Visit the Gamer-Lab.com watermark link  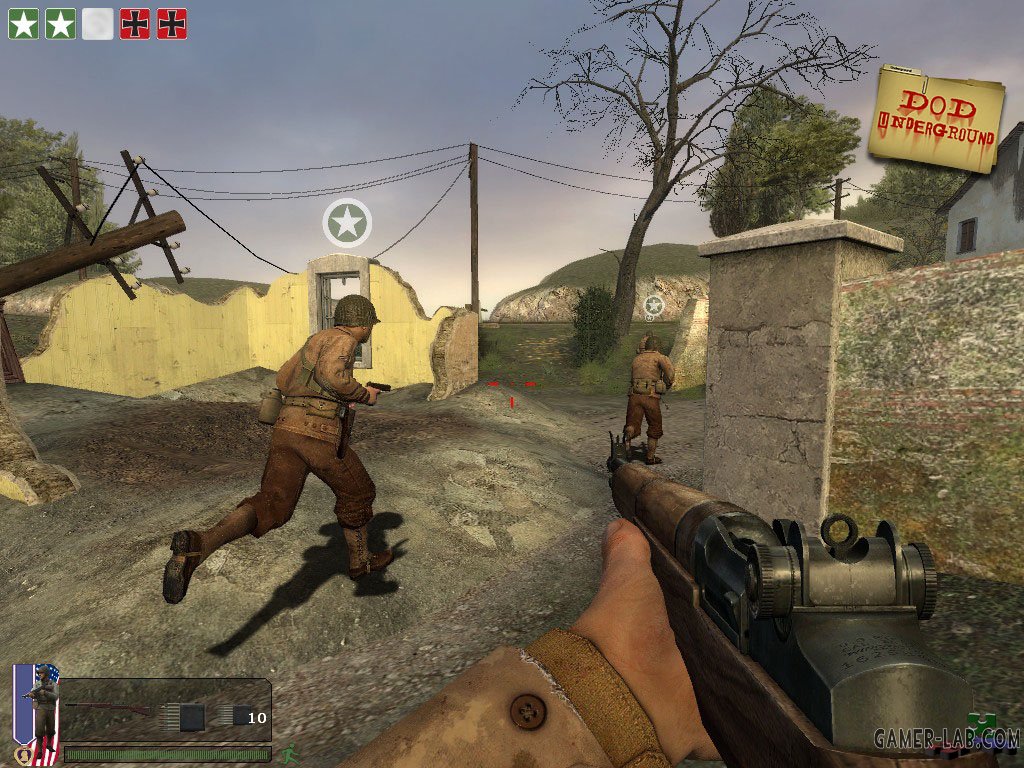(x=946, y=739)
